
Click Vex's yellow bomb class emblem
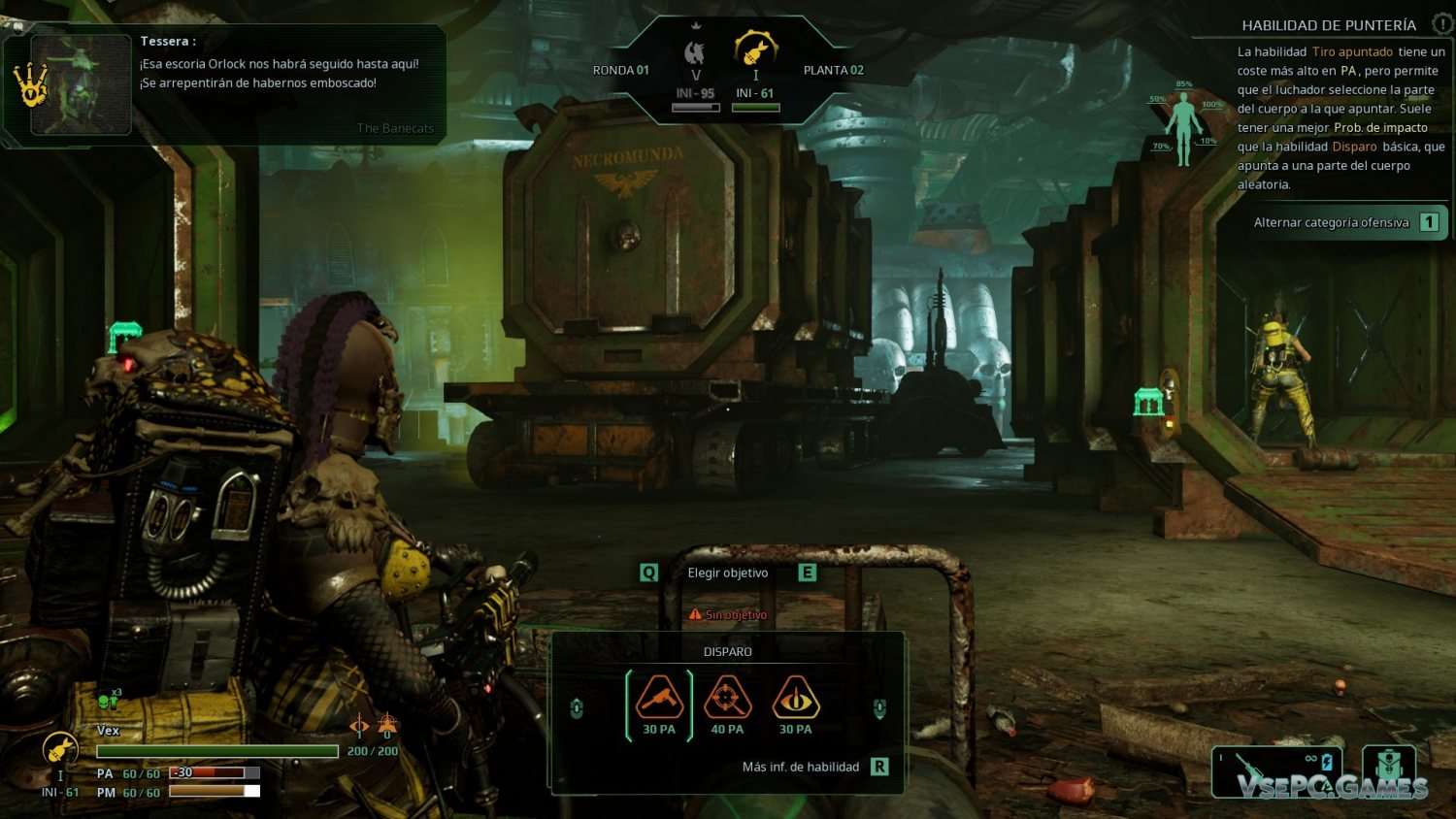point(60,749)
